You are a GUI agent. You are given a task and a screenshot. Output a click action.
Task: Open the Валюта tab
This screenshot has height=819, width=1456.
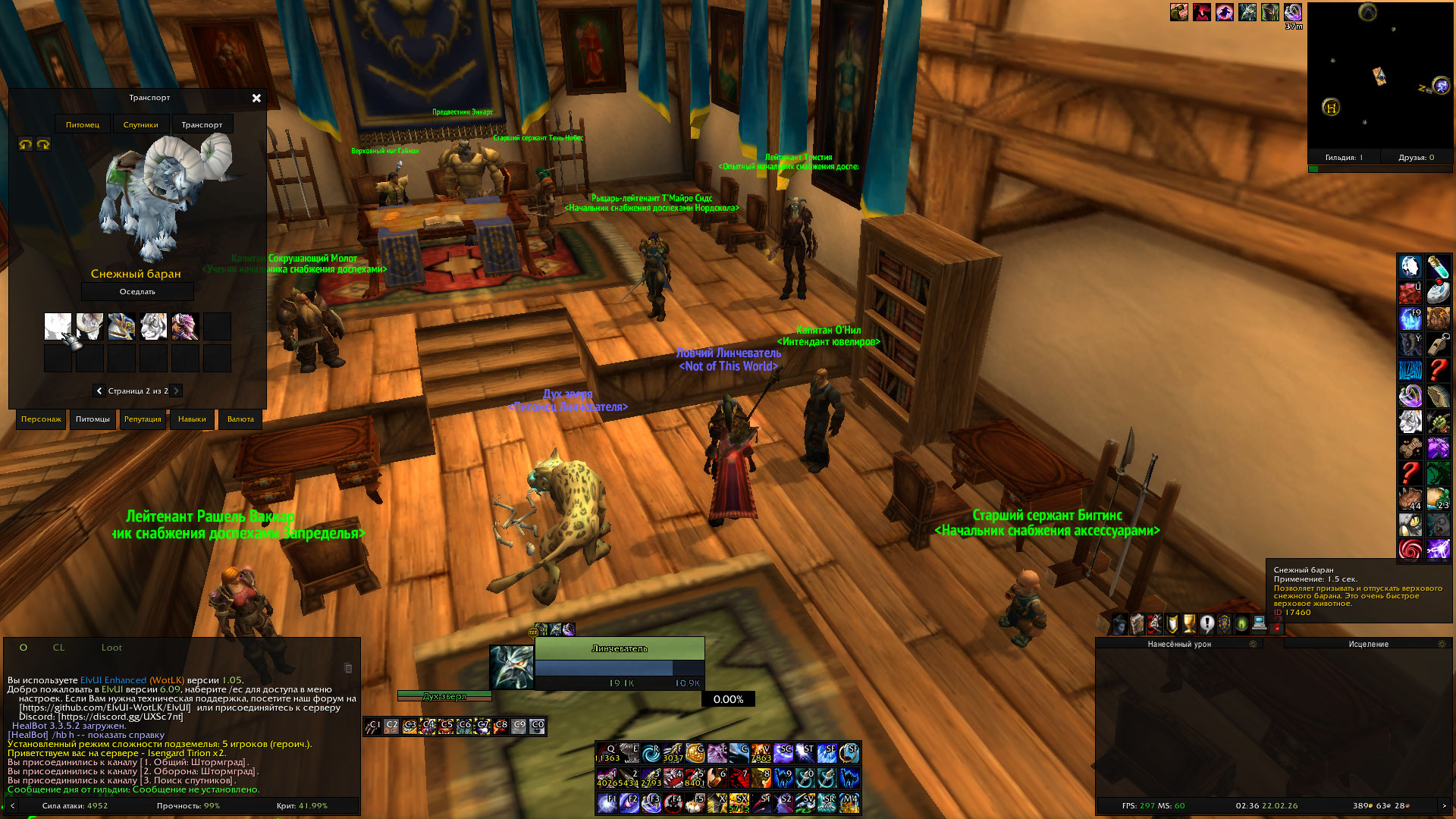point(240,419)
